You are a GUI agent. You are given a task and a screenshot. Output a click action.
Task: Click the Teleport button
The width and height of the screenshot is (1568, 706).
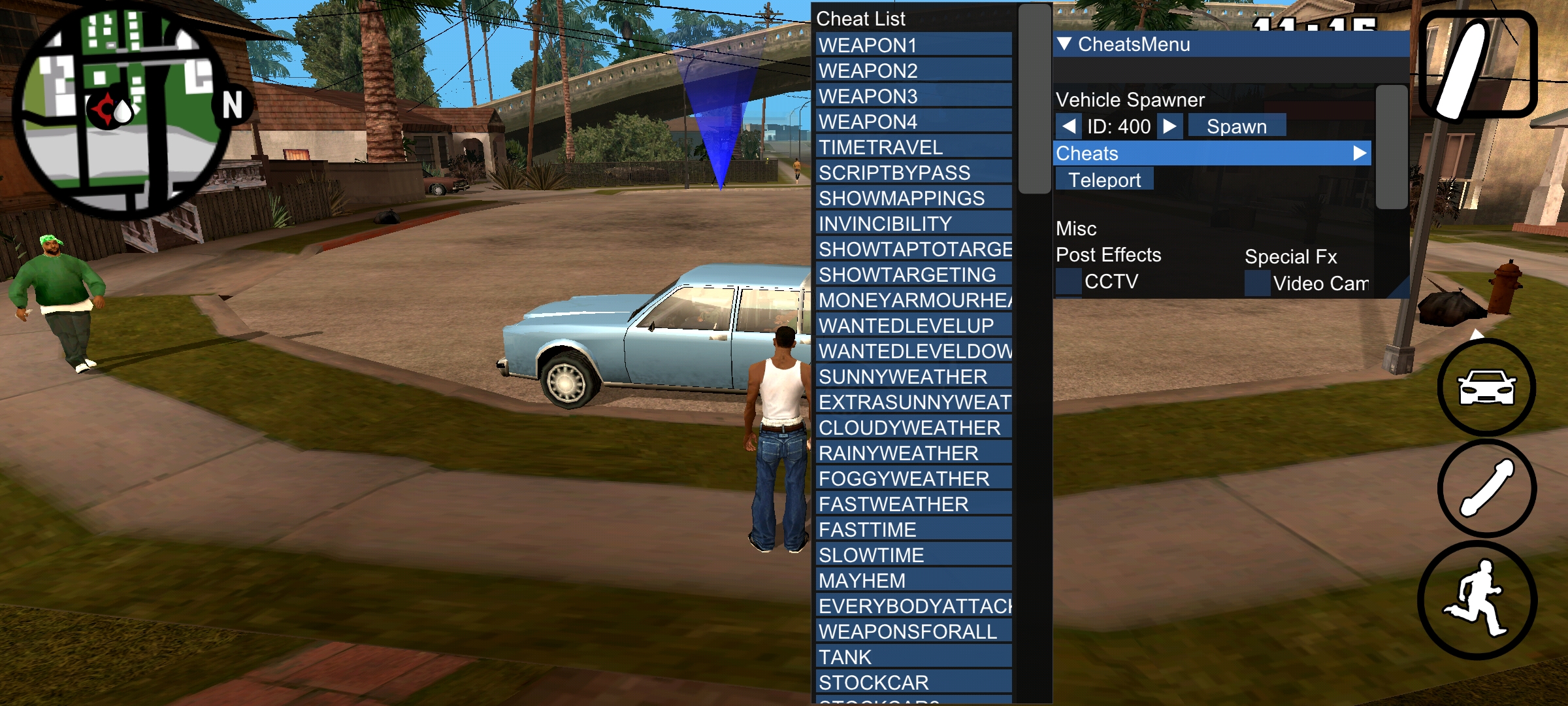click(1104, 180)
